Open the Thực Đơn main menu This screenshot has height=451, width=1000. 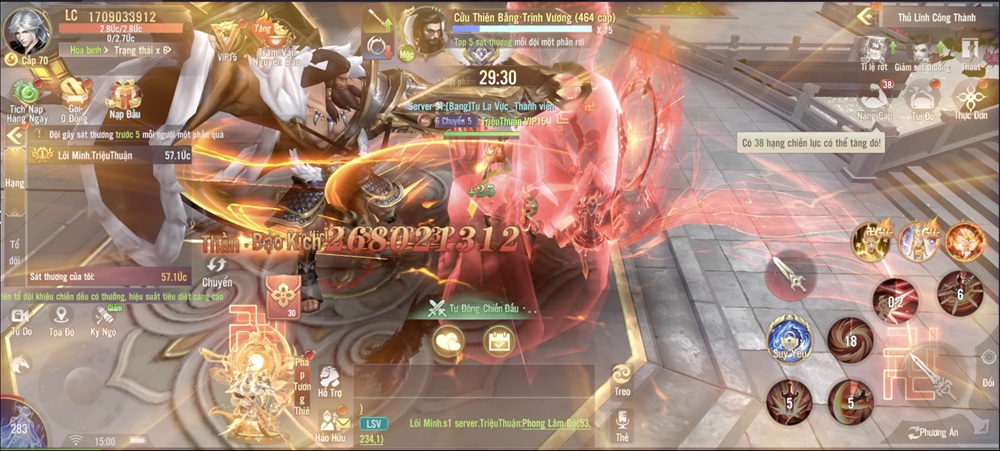coord(969,101)
